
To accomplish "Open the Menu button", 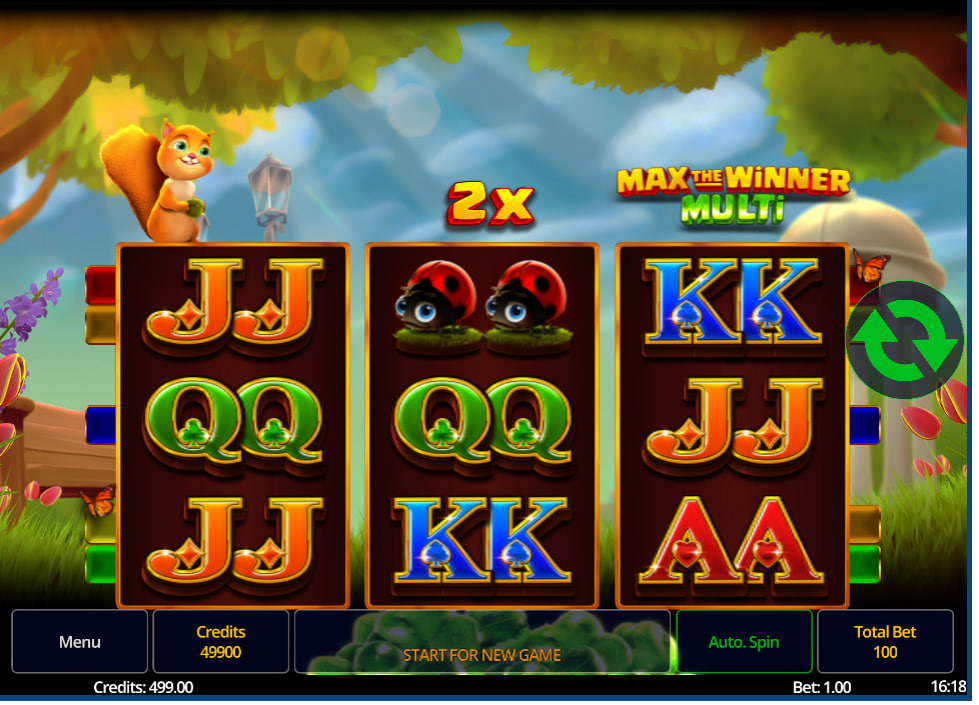I will click(x=80, y=642).
